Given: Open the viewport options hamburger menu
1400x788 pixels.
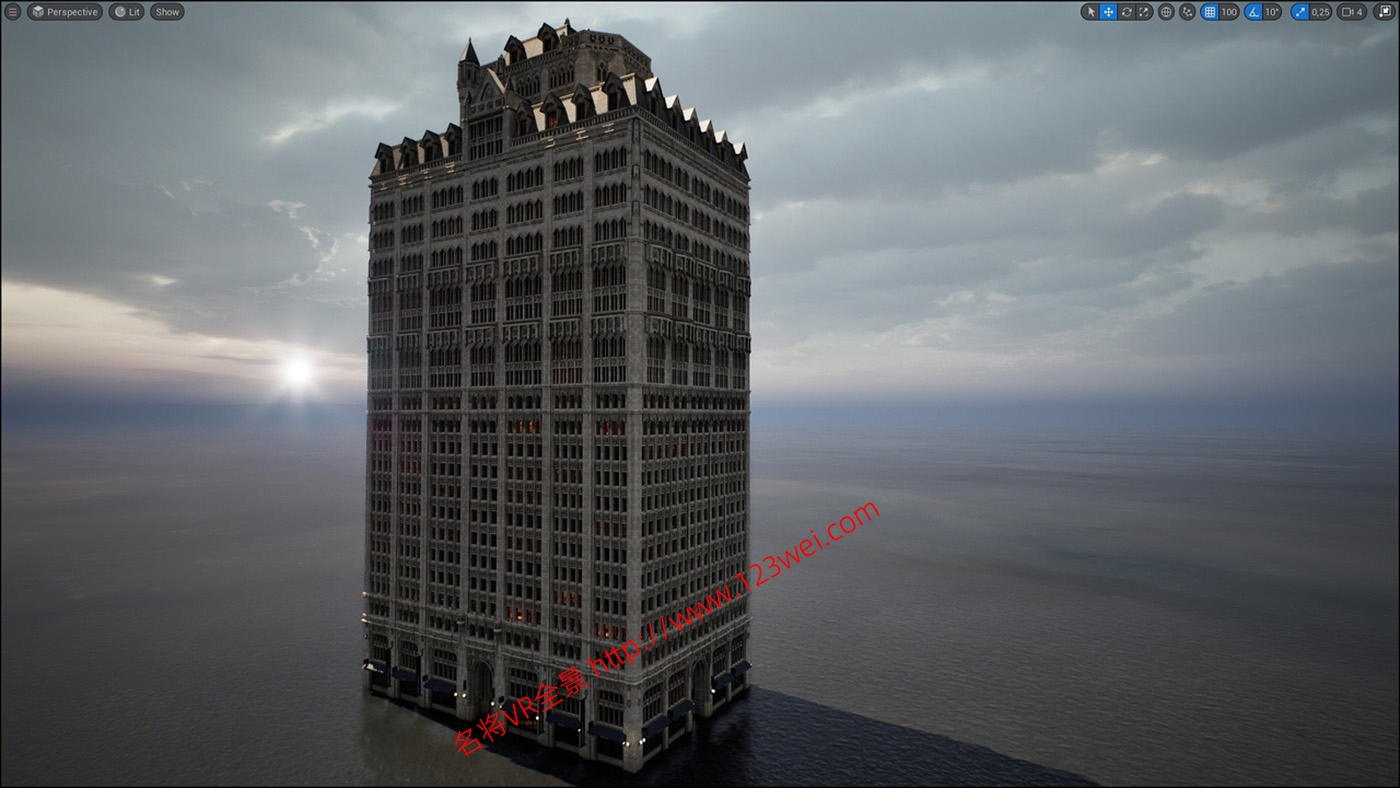Looking at the screenshot, I should coord(10,12).
